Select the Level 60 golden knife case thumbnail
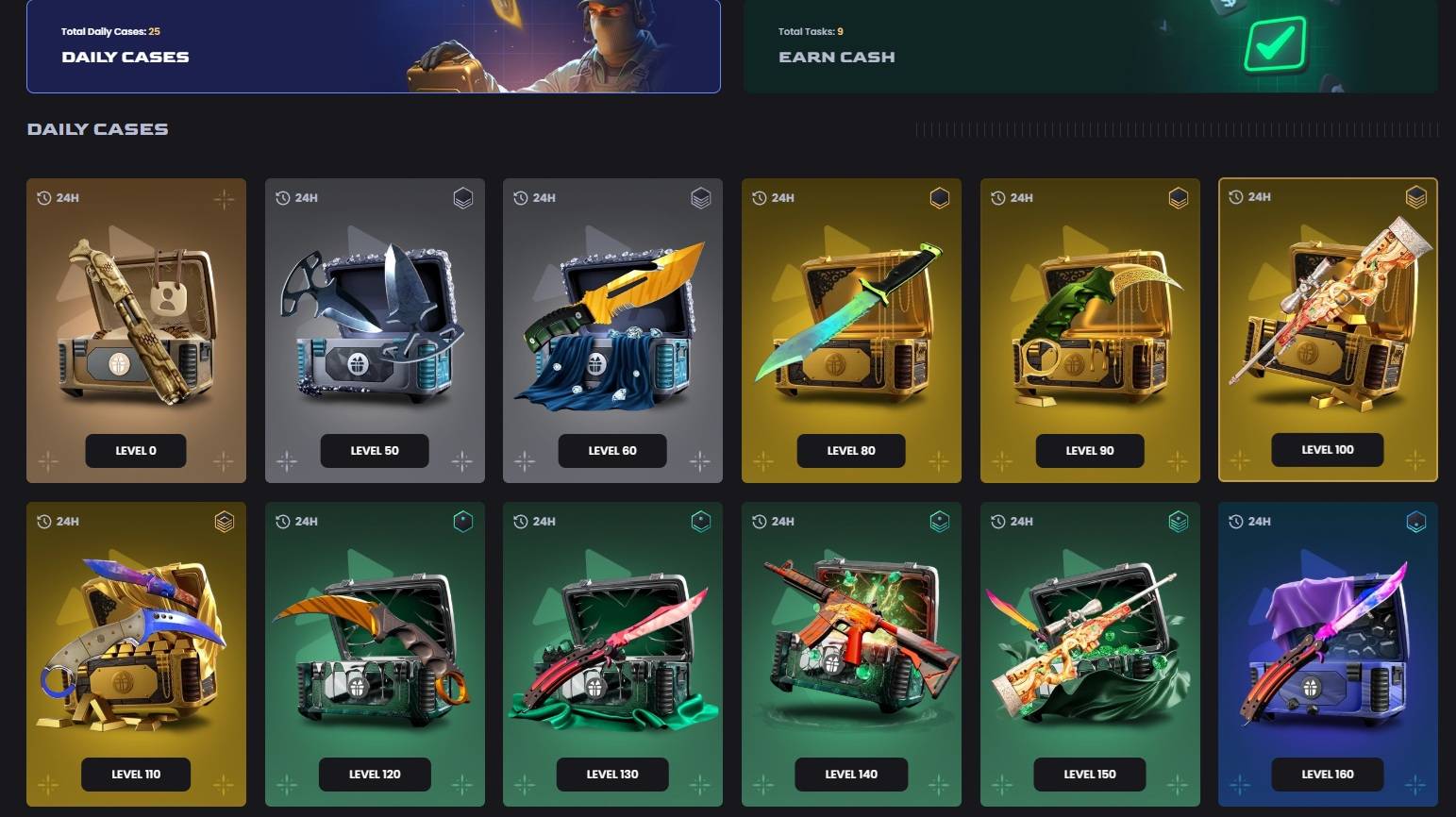The width and height of the screenshot is (1456, 817). click(612, 325)
